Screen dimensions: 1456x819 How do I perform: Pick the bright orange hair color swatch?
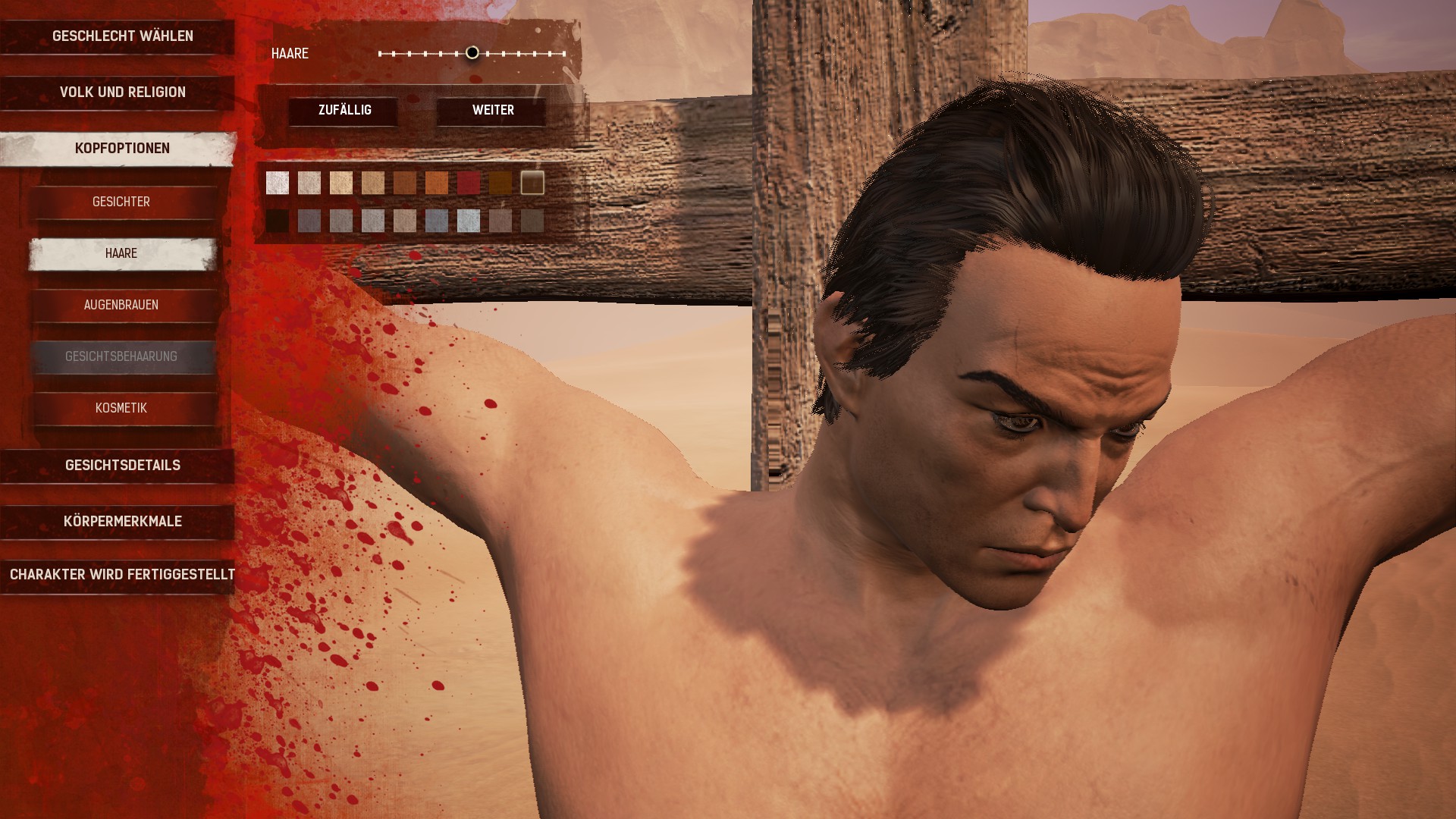[x=437, y=183]
